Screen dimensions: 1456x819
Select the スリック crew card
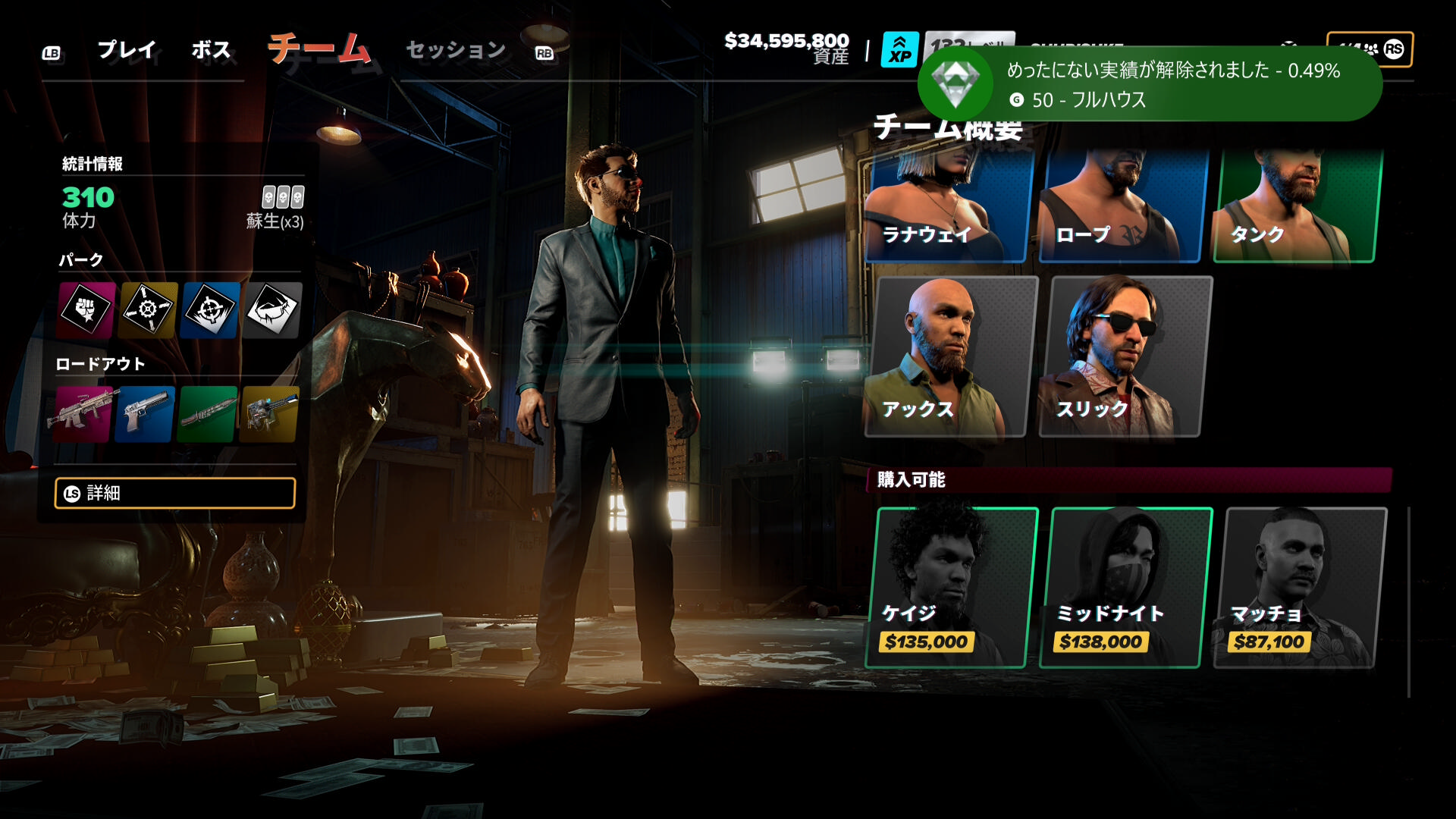(x=1124, y=356)
